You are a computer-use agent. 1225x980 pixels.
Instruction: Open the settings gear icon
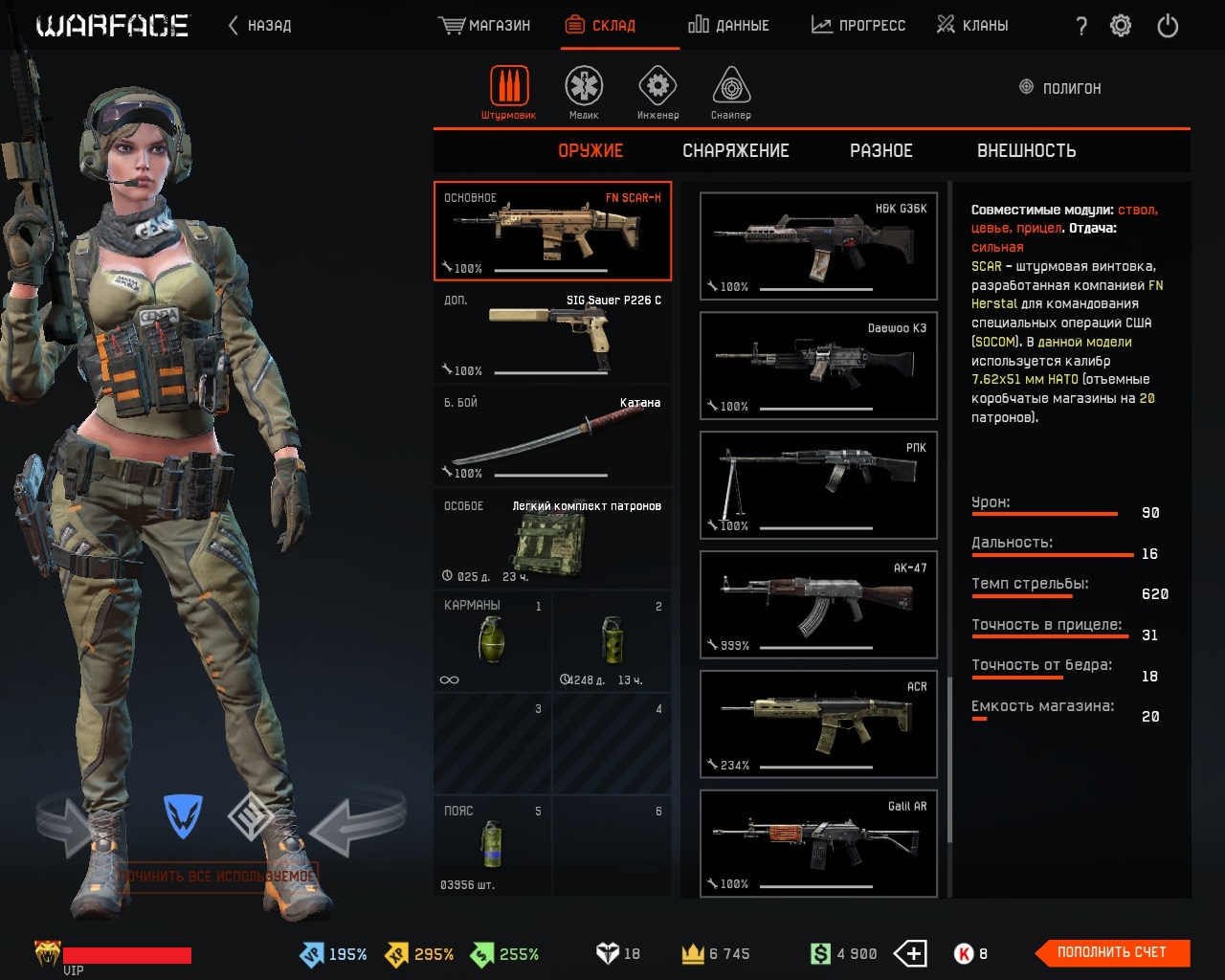[x=1121, y=26]
